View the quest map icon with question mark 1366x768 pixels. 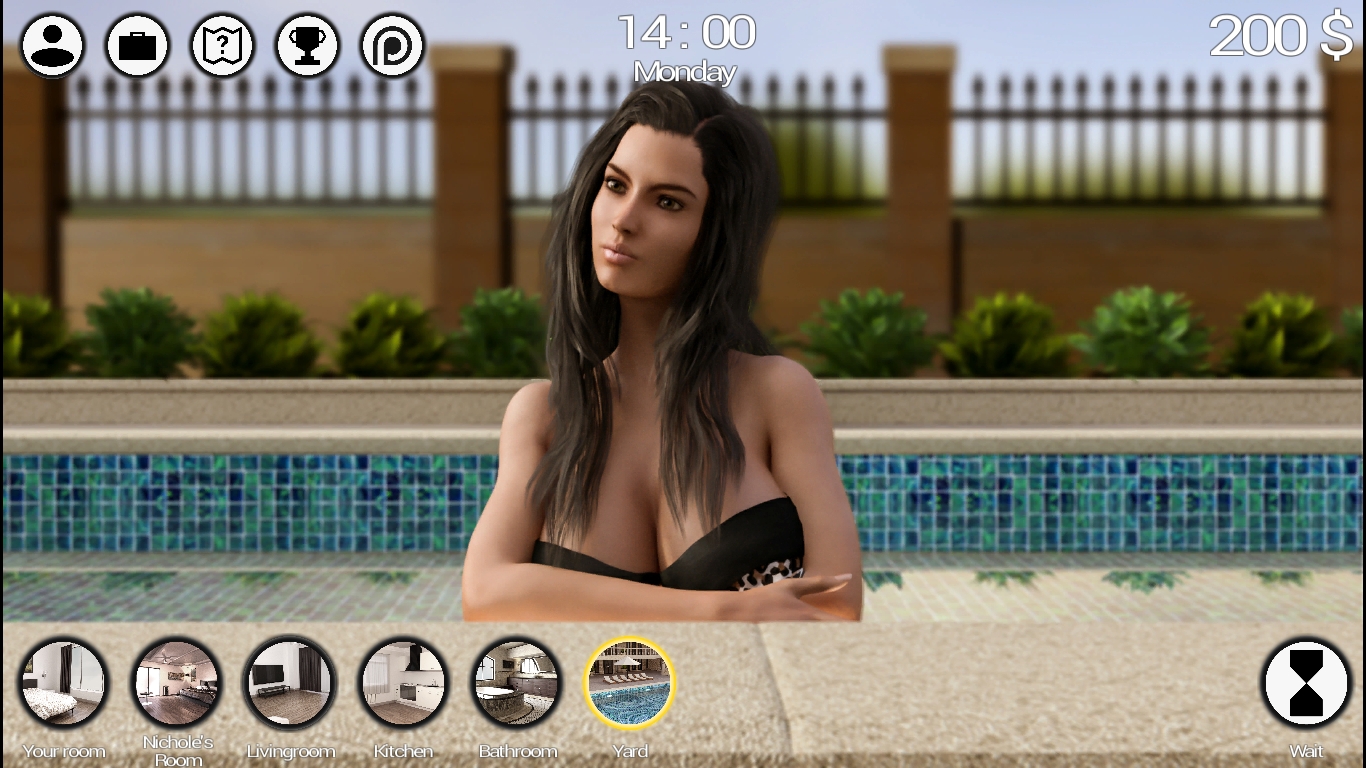(222, 44)
